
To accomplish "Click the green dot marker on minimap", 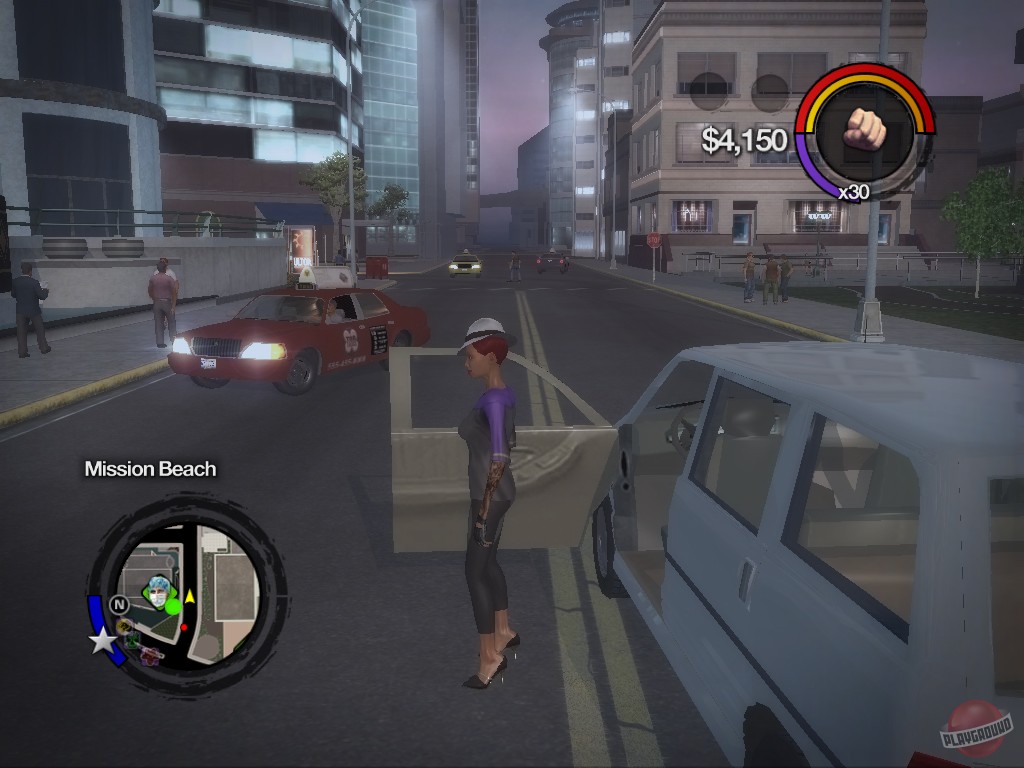I will (x=173, y=606).
